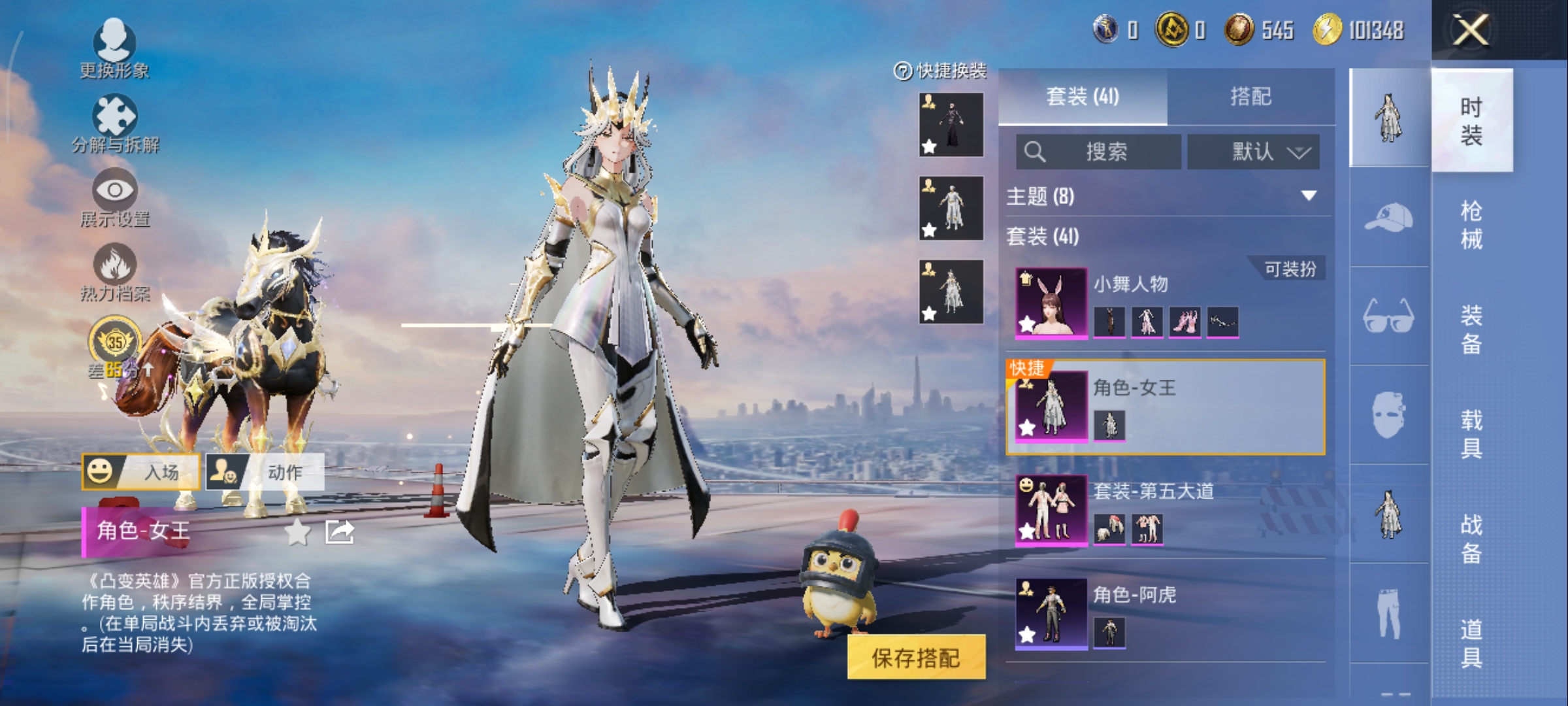Viewport: 1568px width, 706px height.
Task: Expand the 主题 (8) section
Action: 1308,196
